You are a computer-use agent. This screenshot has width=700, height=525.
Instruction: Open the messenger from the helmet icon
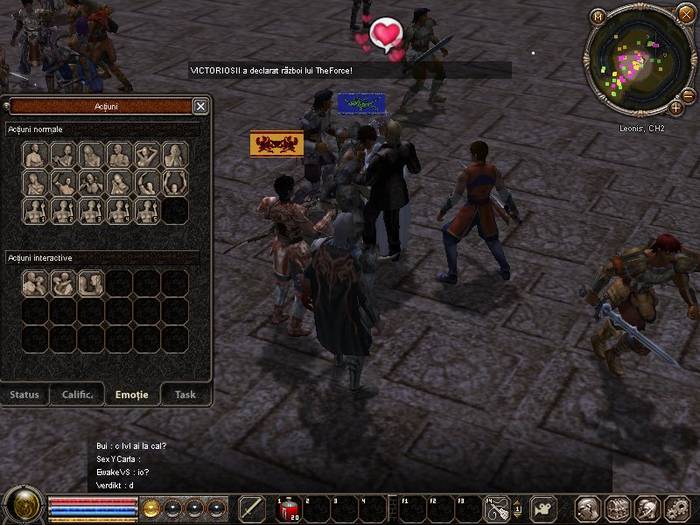pyautogui.click(x=648, y=509)
